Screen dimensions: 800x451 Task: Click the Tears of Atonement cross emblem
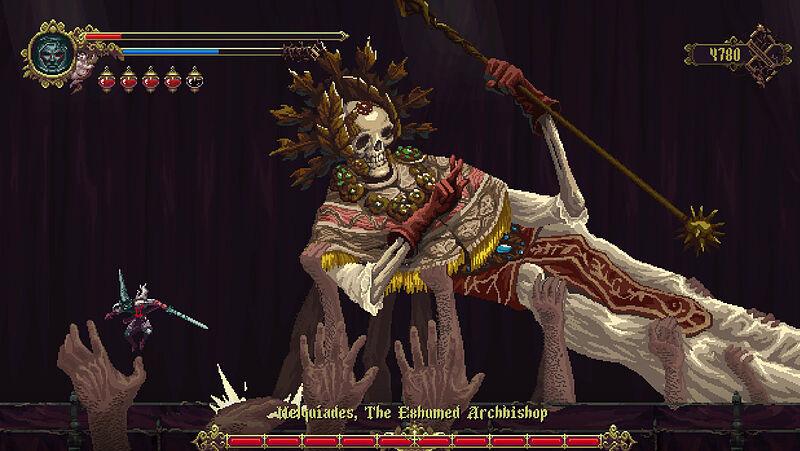point(768,52)
